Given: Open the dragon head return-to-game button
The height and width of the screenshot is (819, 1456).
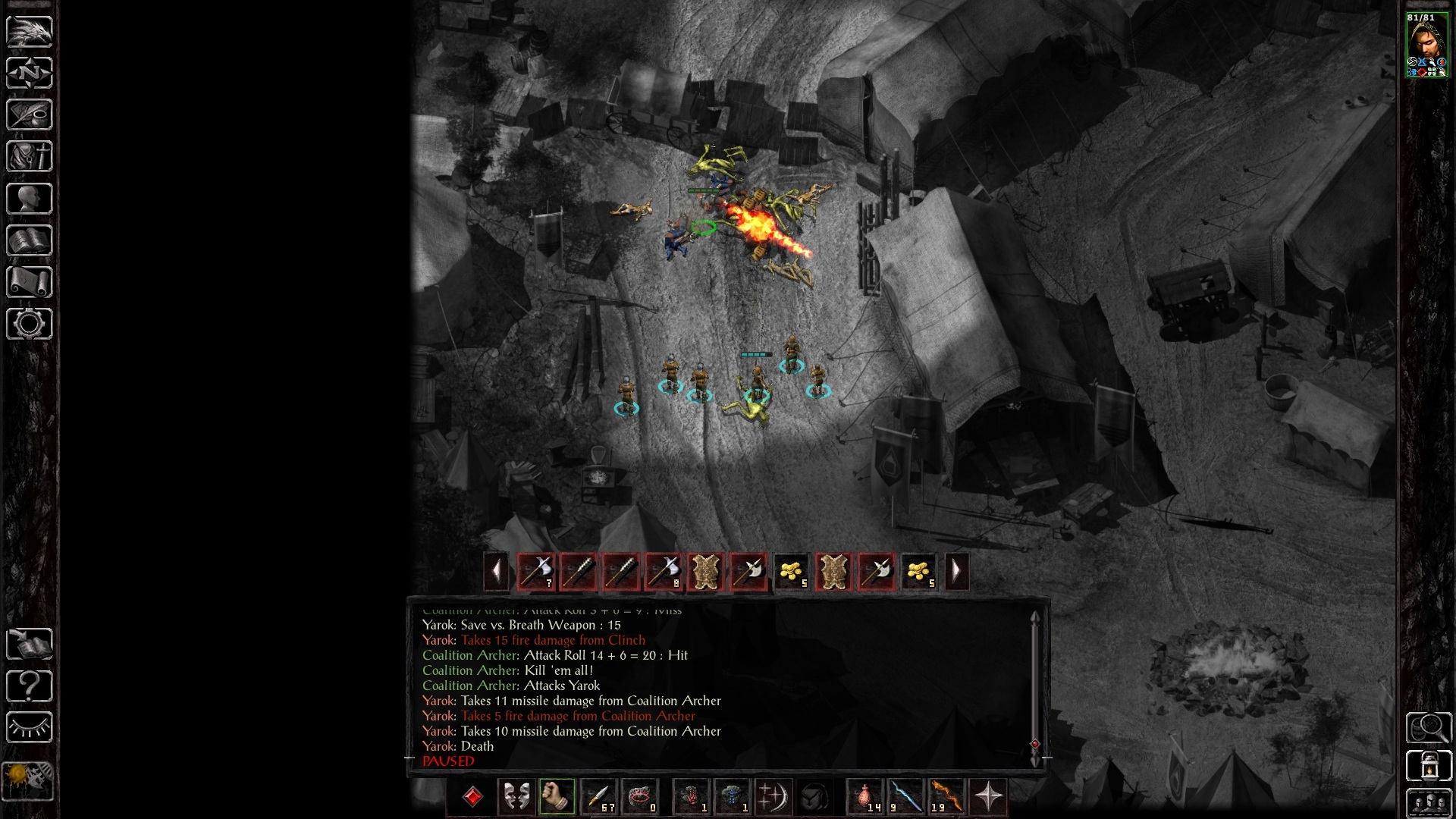Looking at the screenshot, I should tap(30, 31).
